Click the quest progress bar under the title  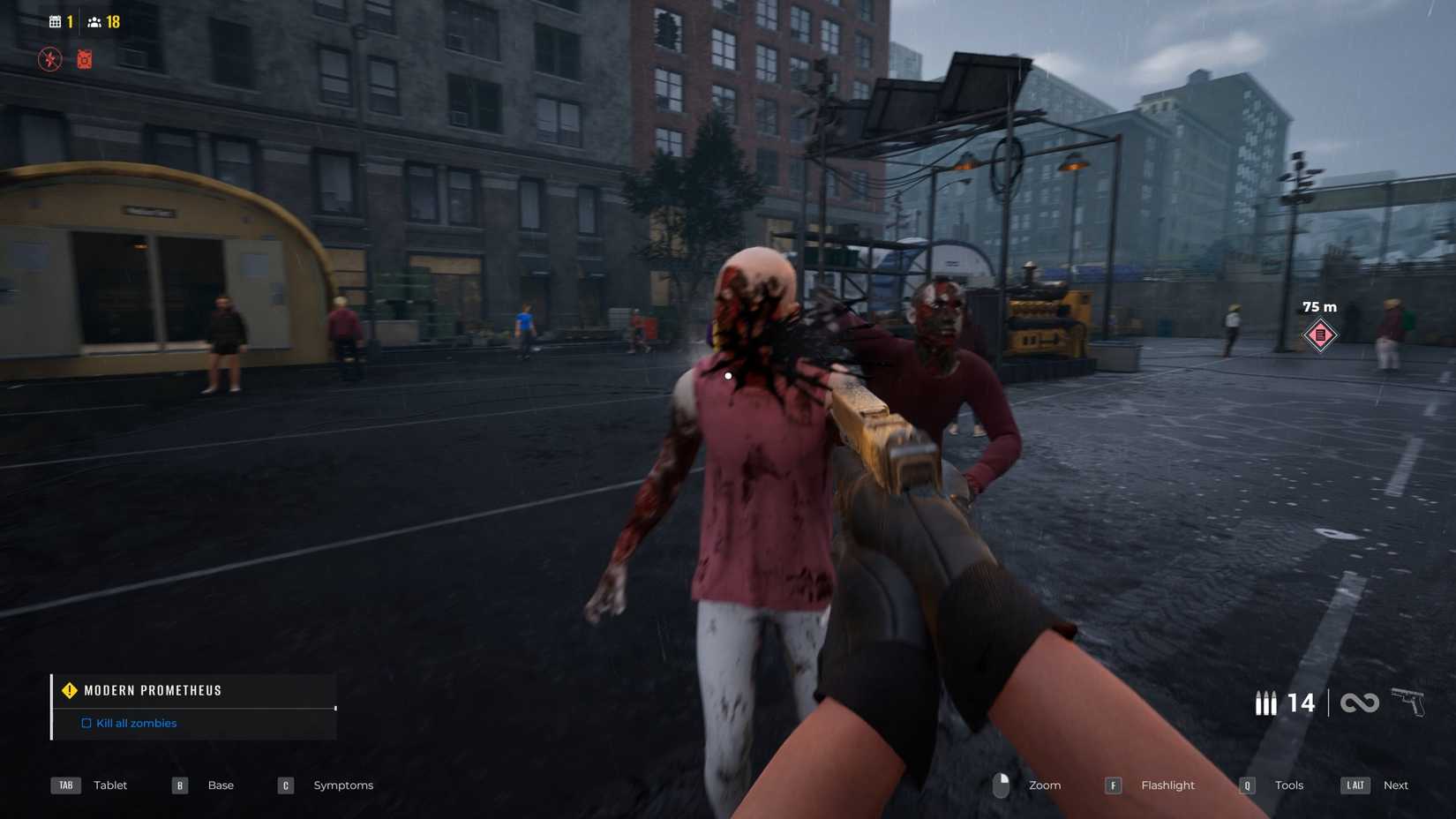[194, 707]
